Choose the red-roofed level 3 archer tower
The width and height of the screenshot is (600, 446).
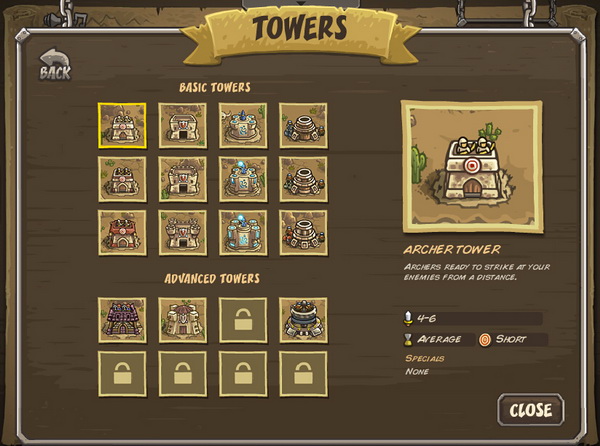(x=122, y=233)
